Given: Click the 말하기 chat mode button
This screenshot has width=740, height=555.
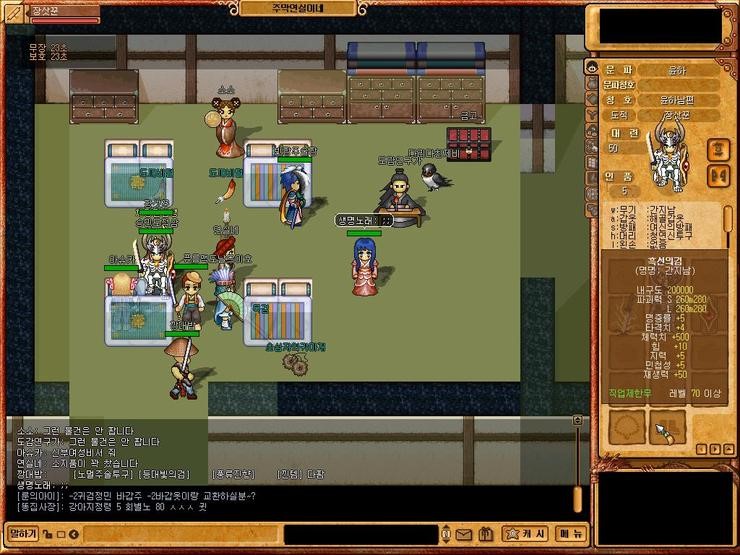Looking at the screenshot, I should pyautogui.click(x=22, y=533).
